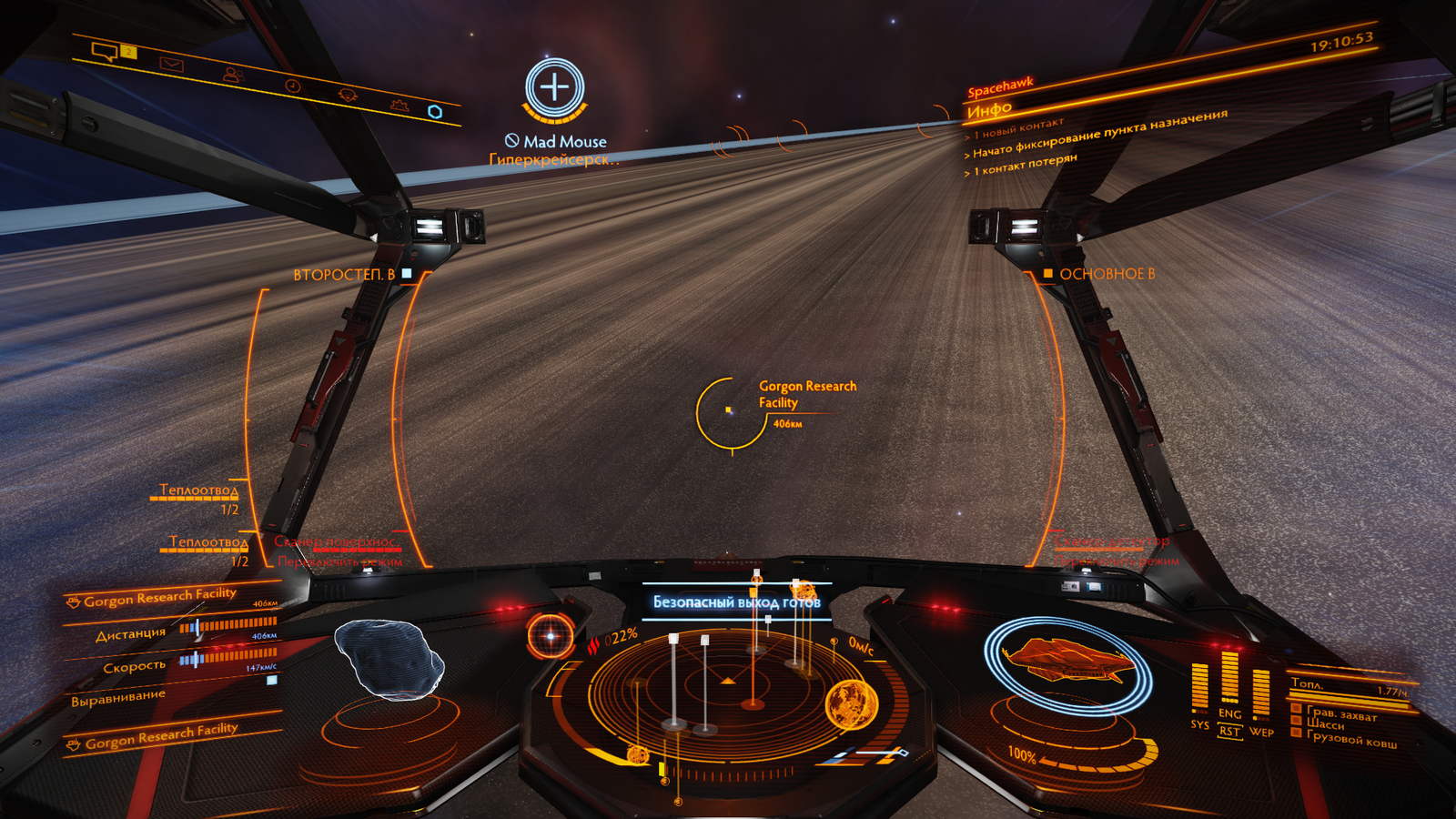The image size is (1456, 819).
Task: Click the asteroid target hologram
Action: coord(389,660)
